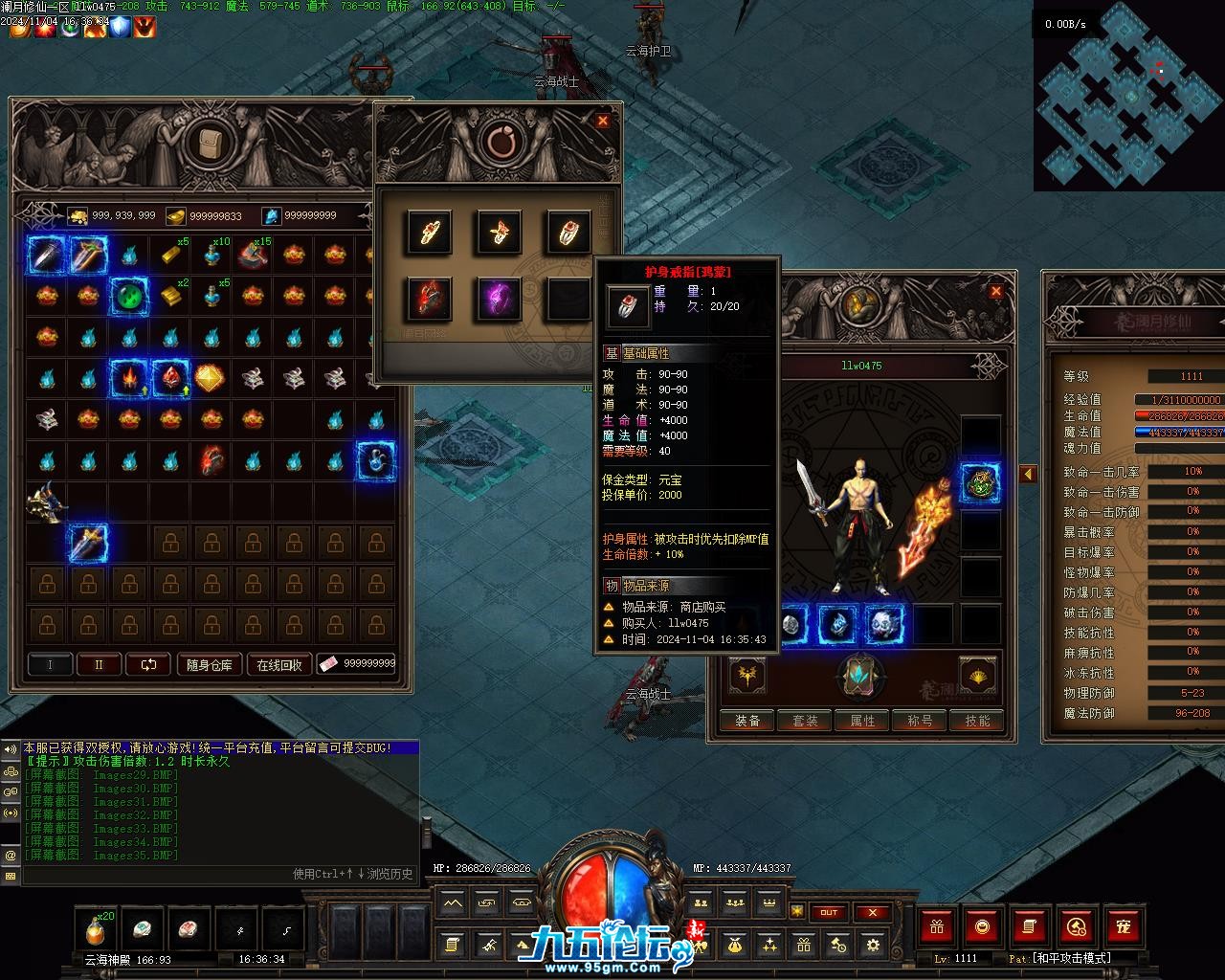Image resolution: width=1225 pixels, height=980 pixels.
Task: Open online recycling (在线回收)
Action: [x=278, y=665]
